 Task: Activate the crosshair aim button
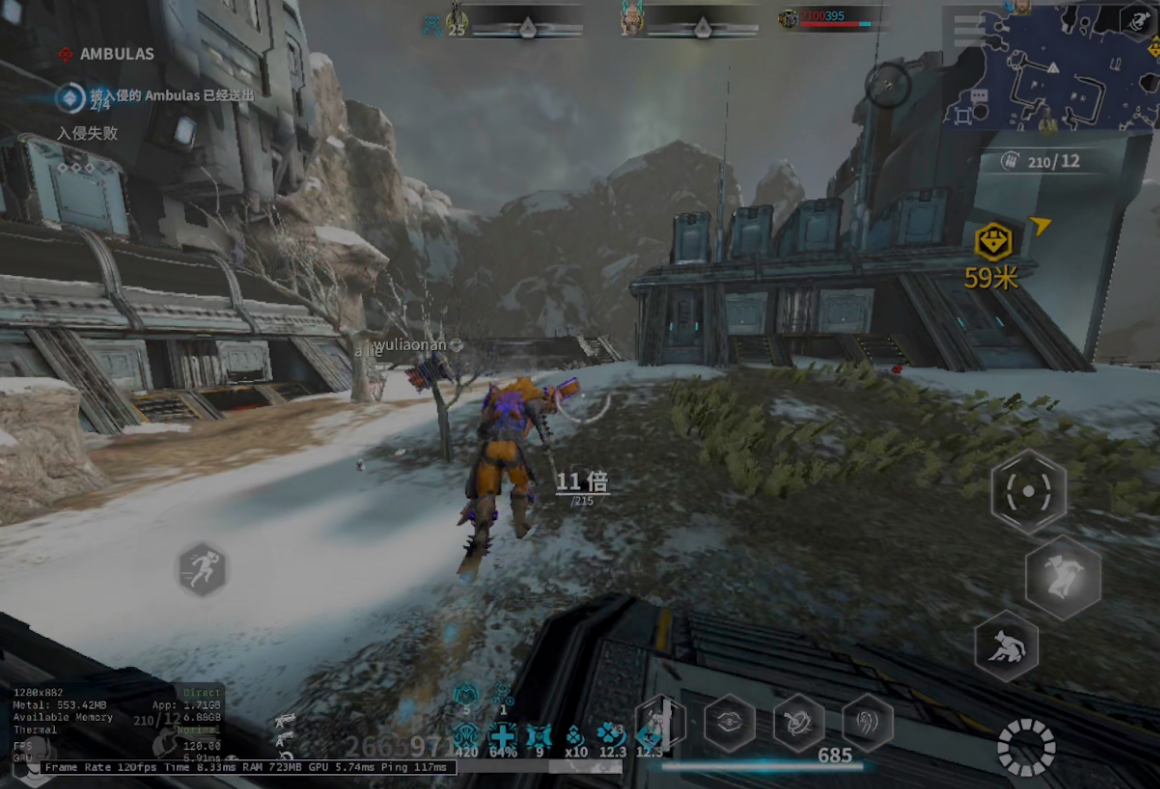pos(1028,491)
